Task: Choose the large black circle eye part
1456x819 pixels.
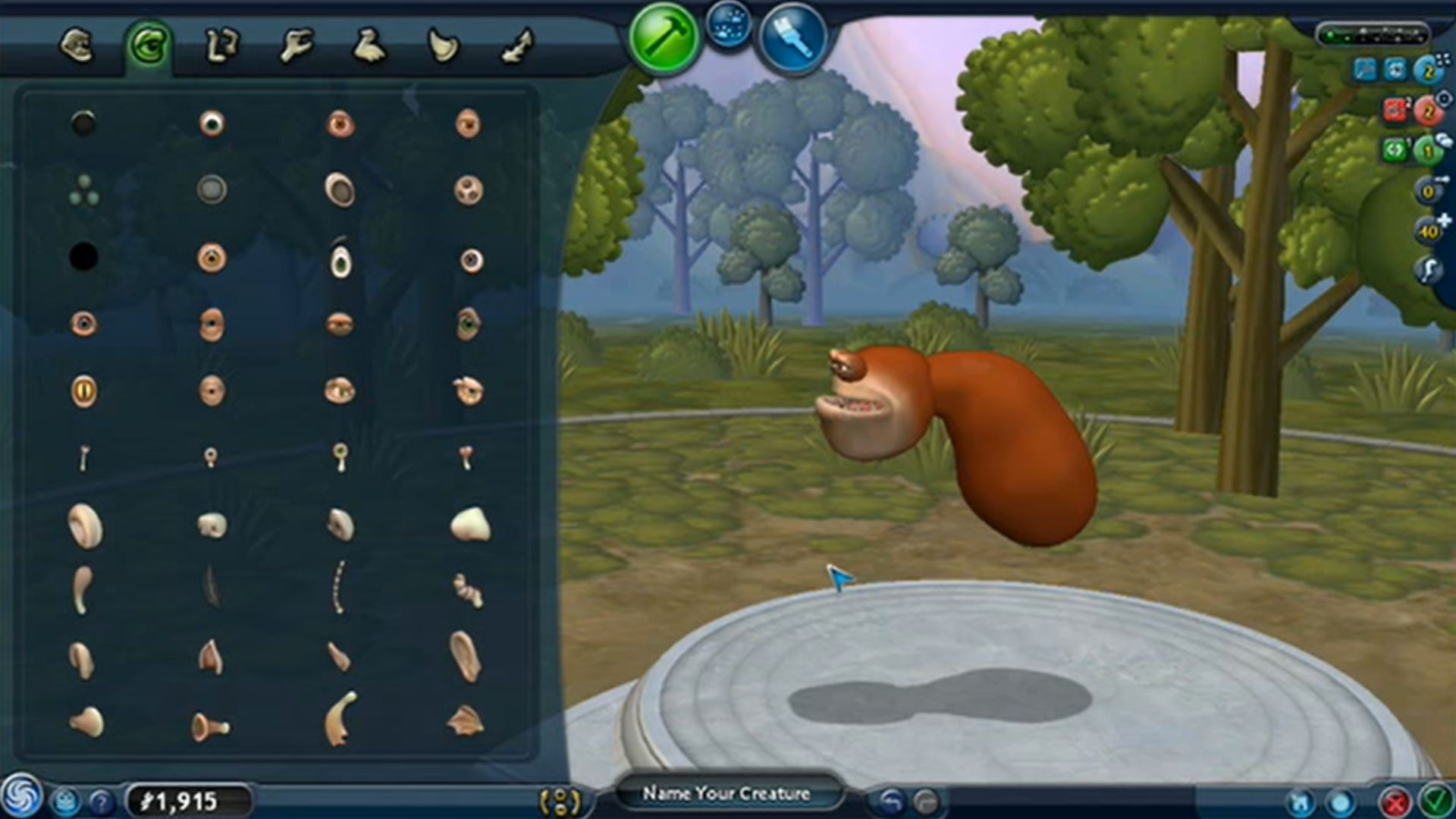Action: point(83,257)
